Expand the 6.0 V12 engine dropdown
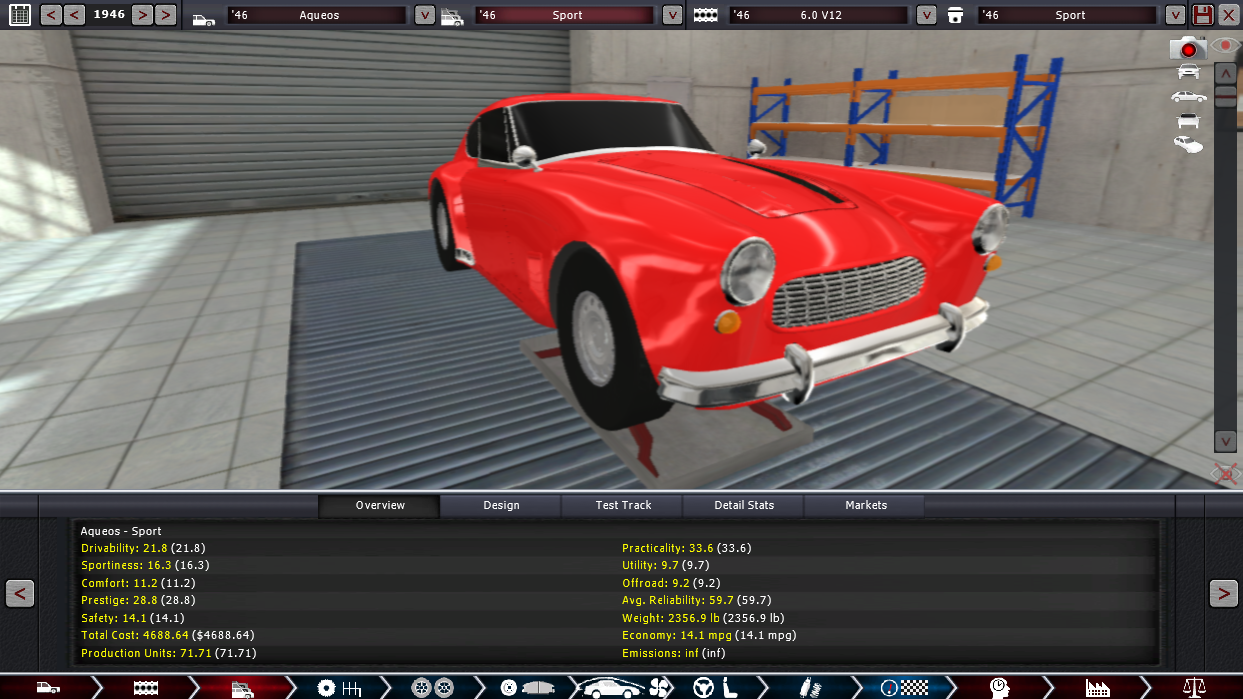The image size is (1243, 699). 927,15
